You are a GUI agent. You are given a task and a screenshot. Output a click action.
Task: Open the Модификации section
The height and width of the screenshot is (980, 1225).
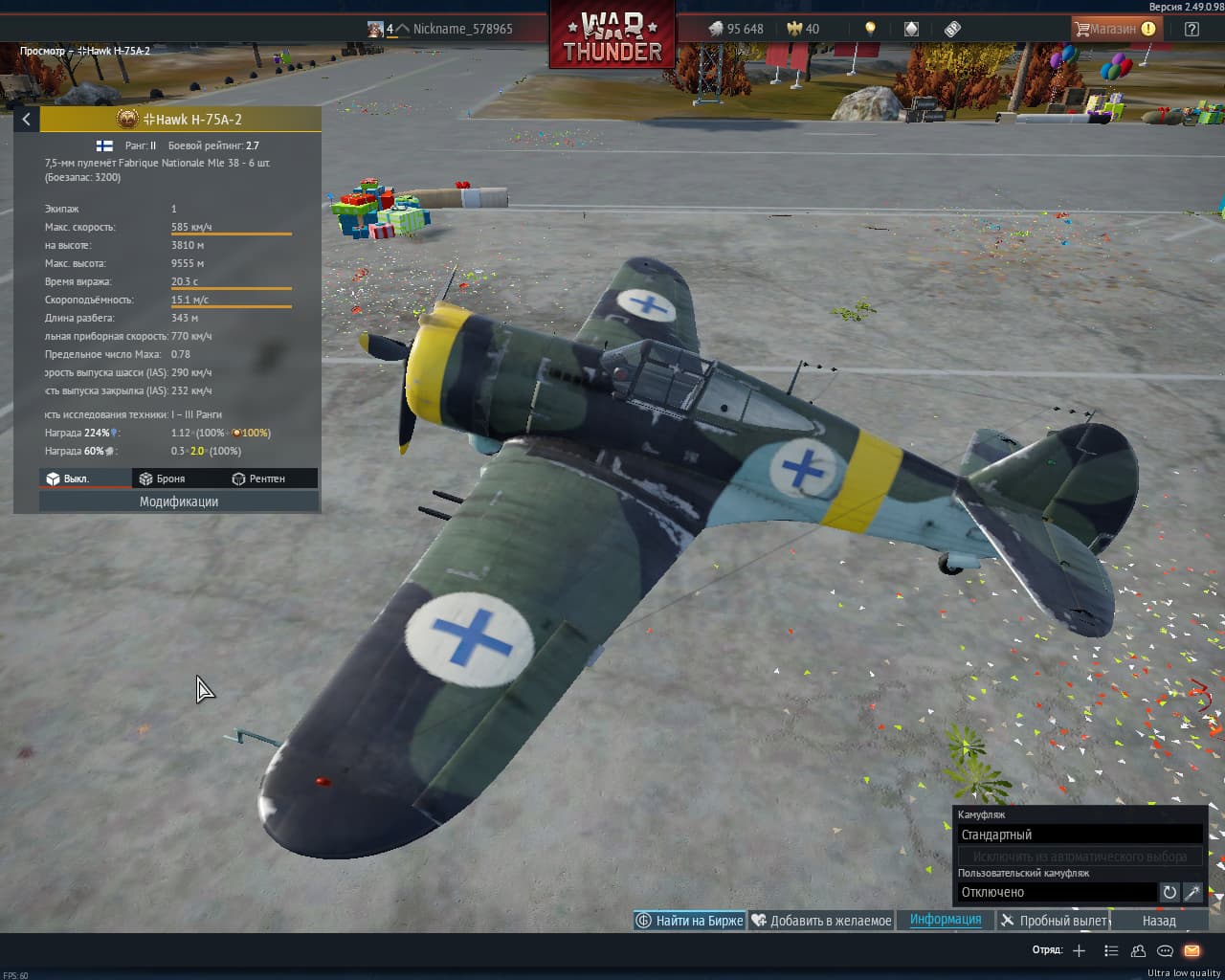coord(179,501)
